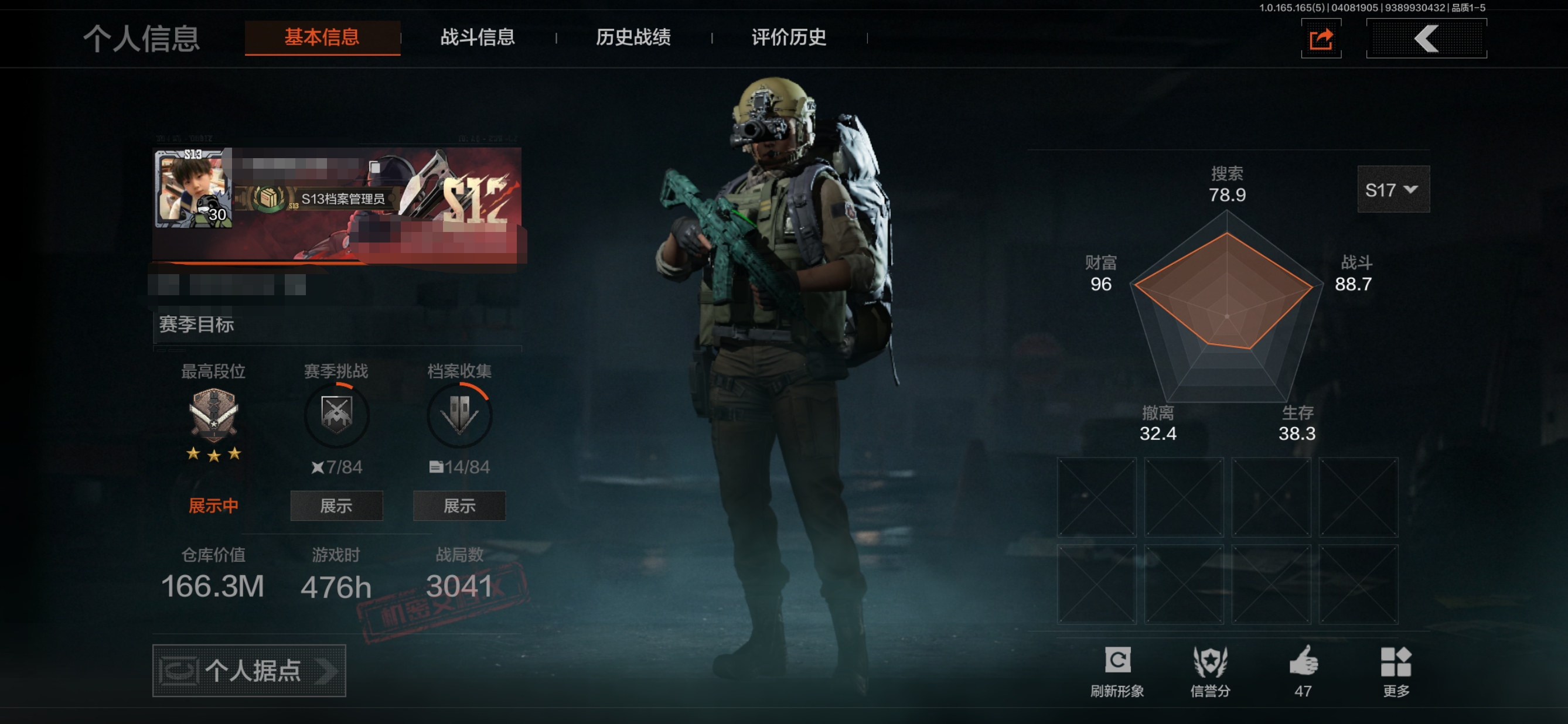1568x724 pixels.
Task: View the 评价历史 tab
Action: (788, 37)
